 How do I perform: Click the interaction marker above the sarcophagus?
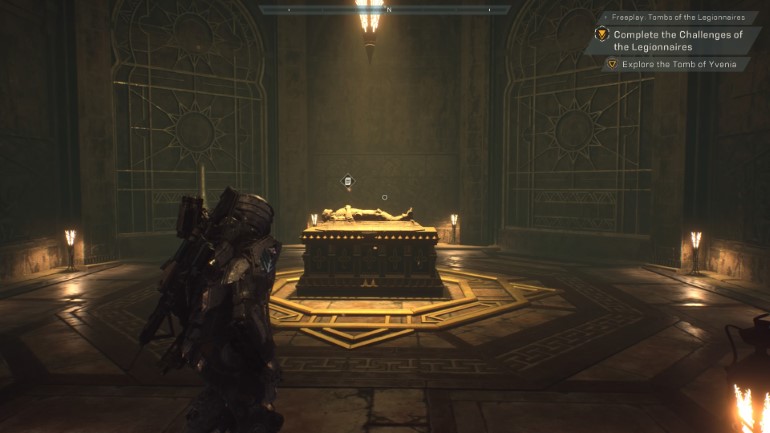click(x=348, y=181)
